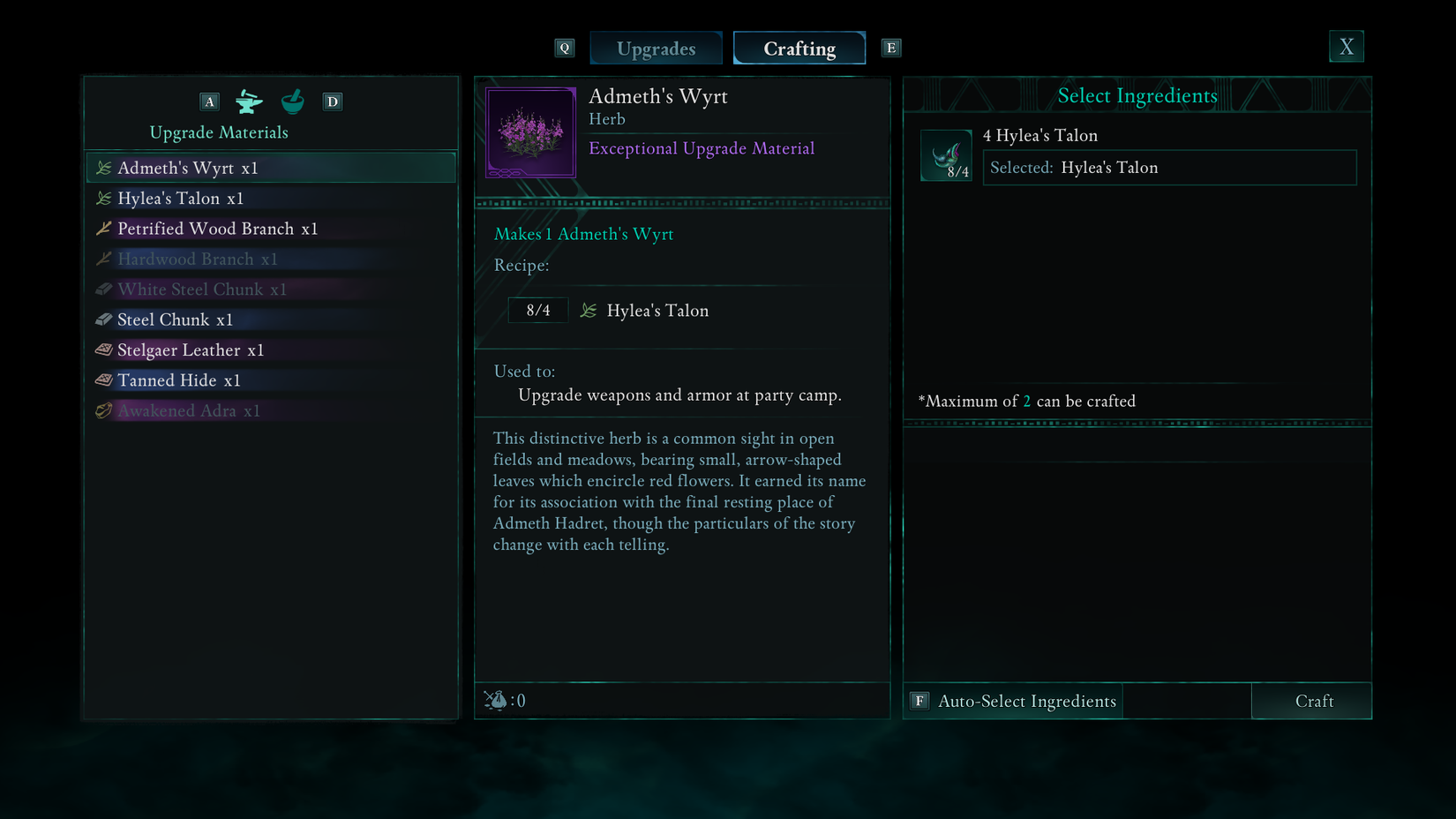The width and height of the screenshot is (1456, 819).
Task: Switch to the Upgrades tab
Action: click(x=656, y=48)
